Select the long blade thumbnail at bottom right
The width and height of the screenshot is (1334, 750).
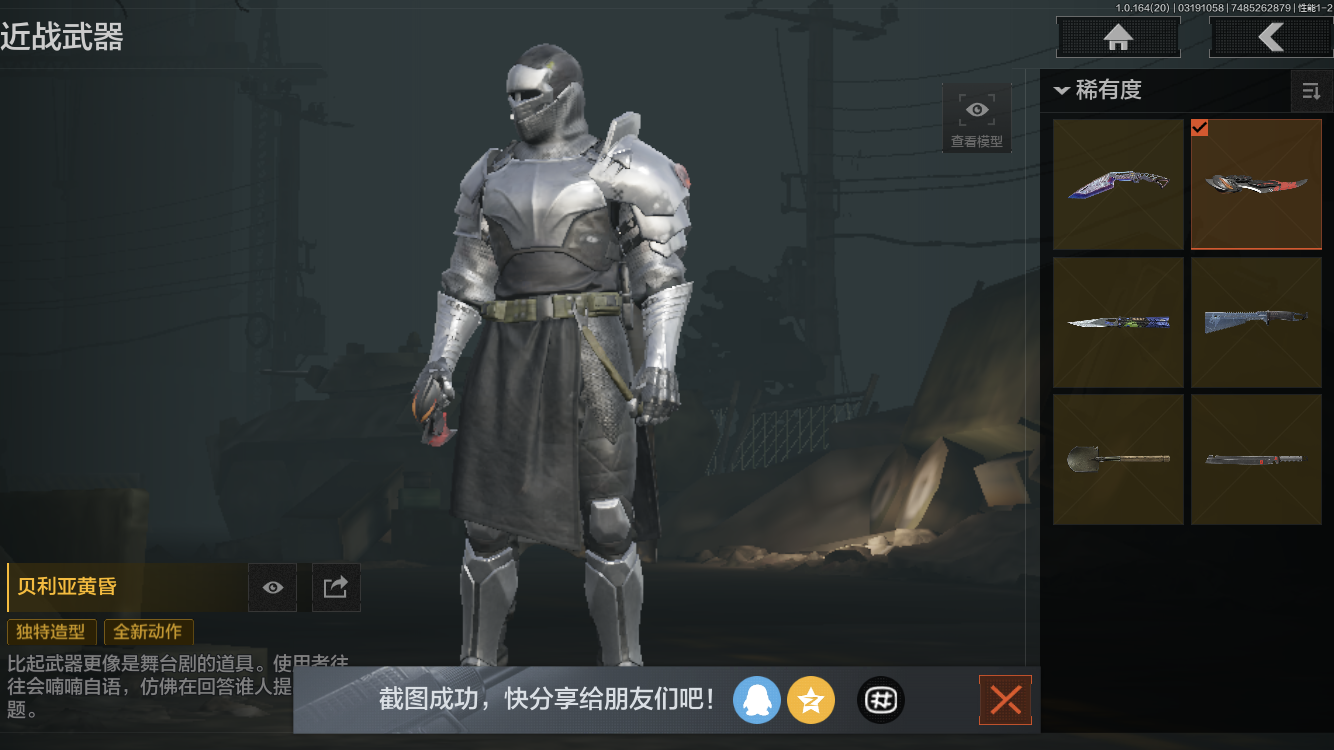[1256, 458]
